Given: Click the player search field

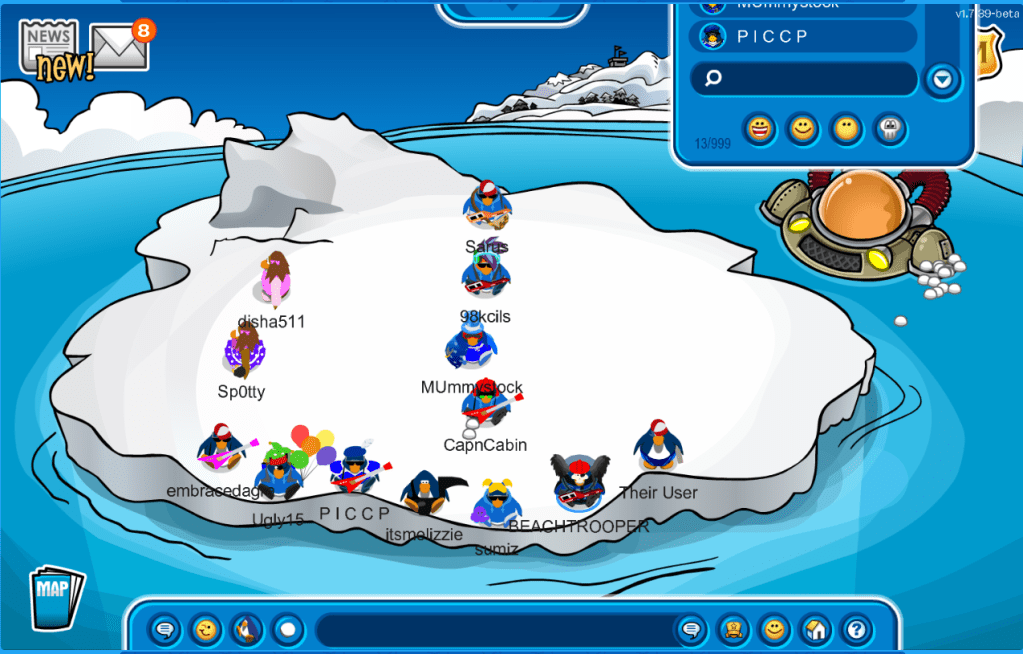Looking at the screenshot, I should 804,78.
